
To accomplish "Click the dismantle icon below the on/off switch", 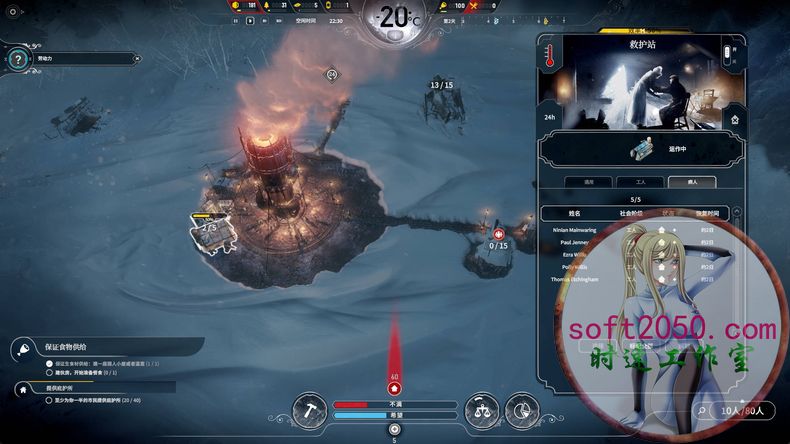I will pyautogui.click(x=736, y=118).
